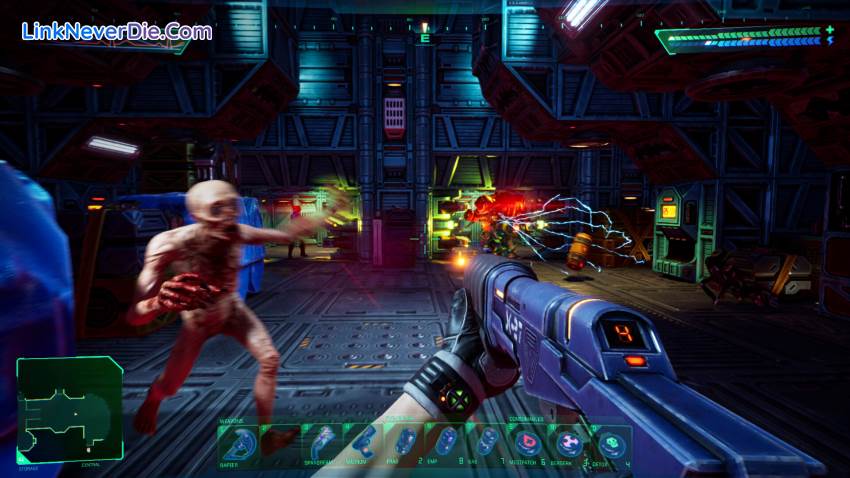Select the EMP grenade slot
This screenshot has width=850, height=478.
447,443
